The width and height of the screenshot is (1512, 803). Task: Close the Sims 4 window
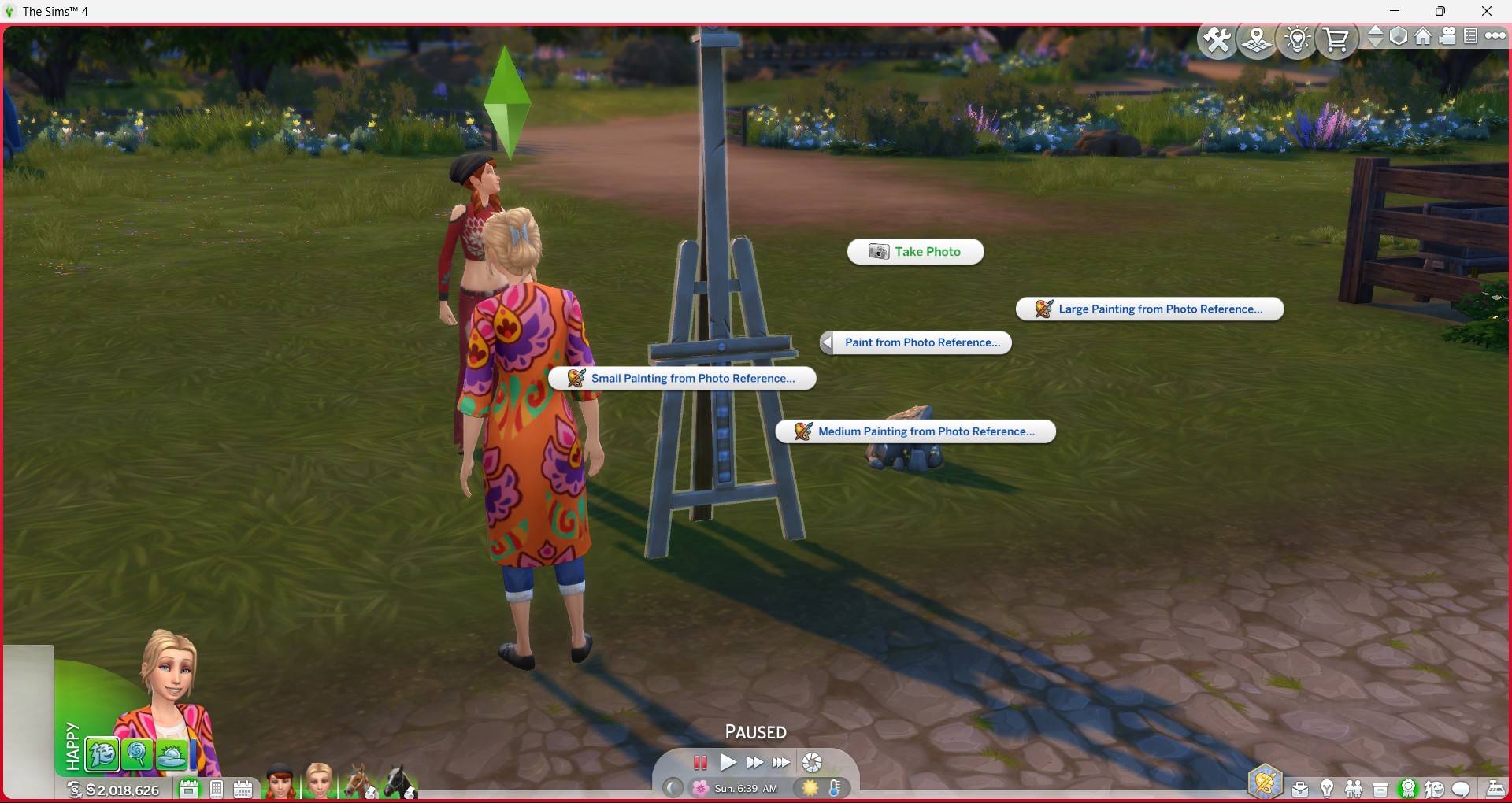[x=1487, y=11]
